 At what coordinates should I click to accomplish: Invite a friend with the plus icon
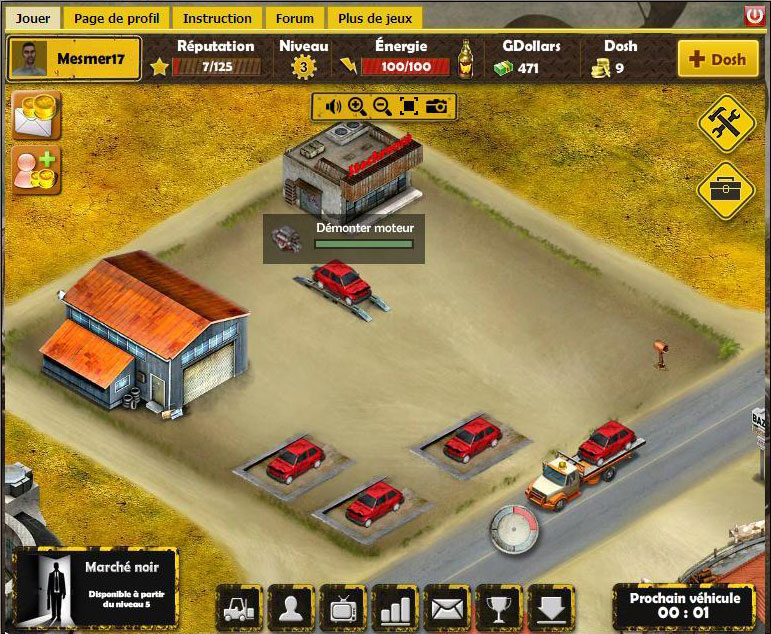[37, 169]
